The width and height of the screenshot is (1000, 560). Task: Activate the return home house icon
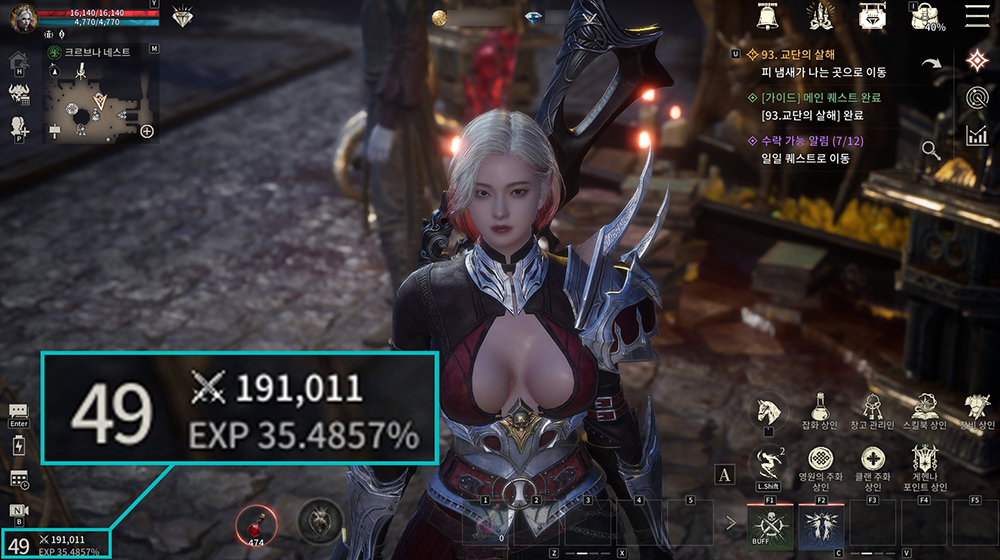click(x=18, y=63)
